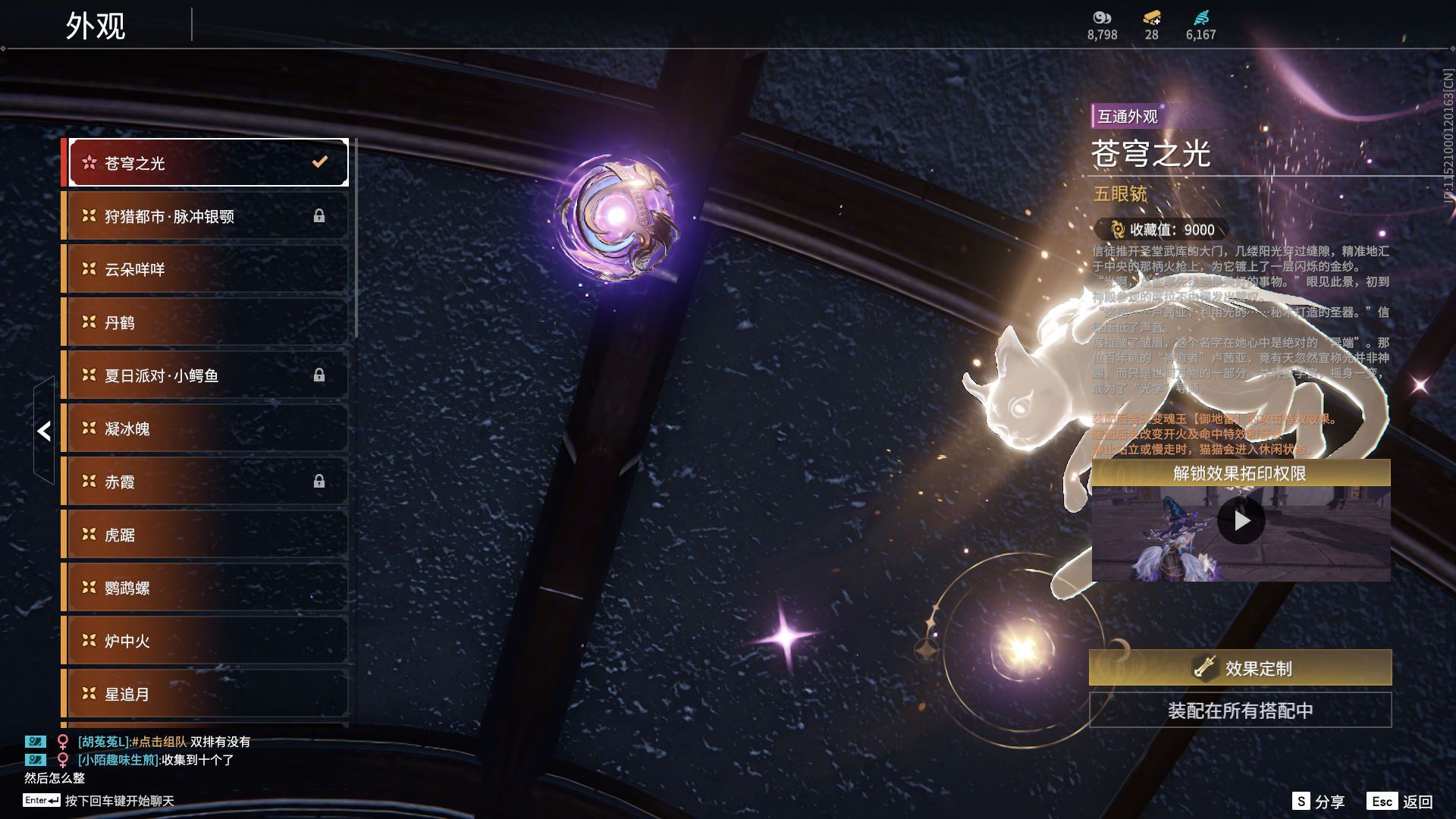Click 装配在所有搭配中 equip button

(1240, 711)
